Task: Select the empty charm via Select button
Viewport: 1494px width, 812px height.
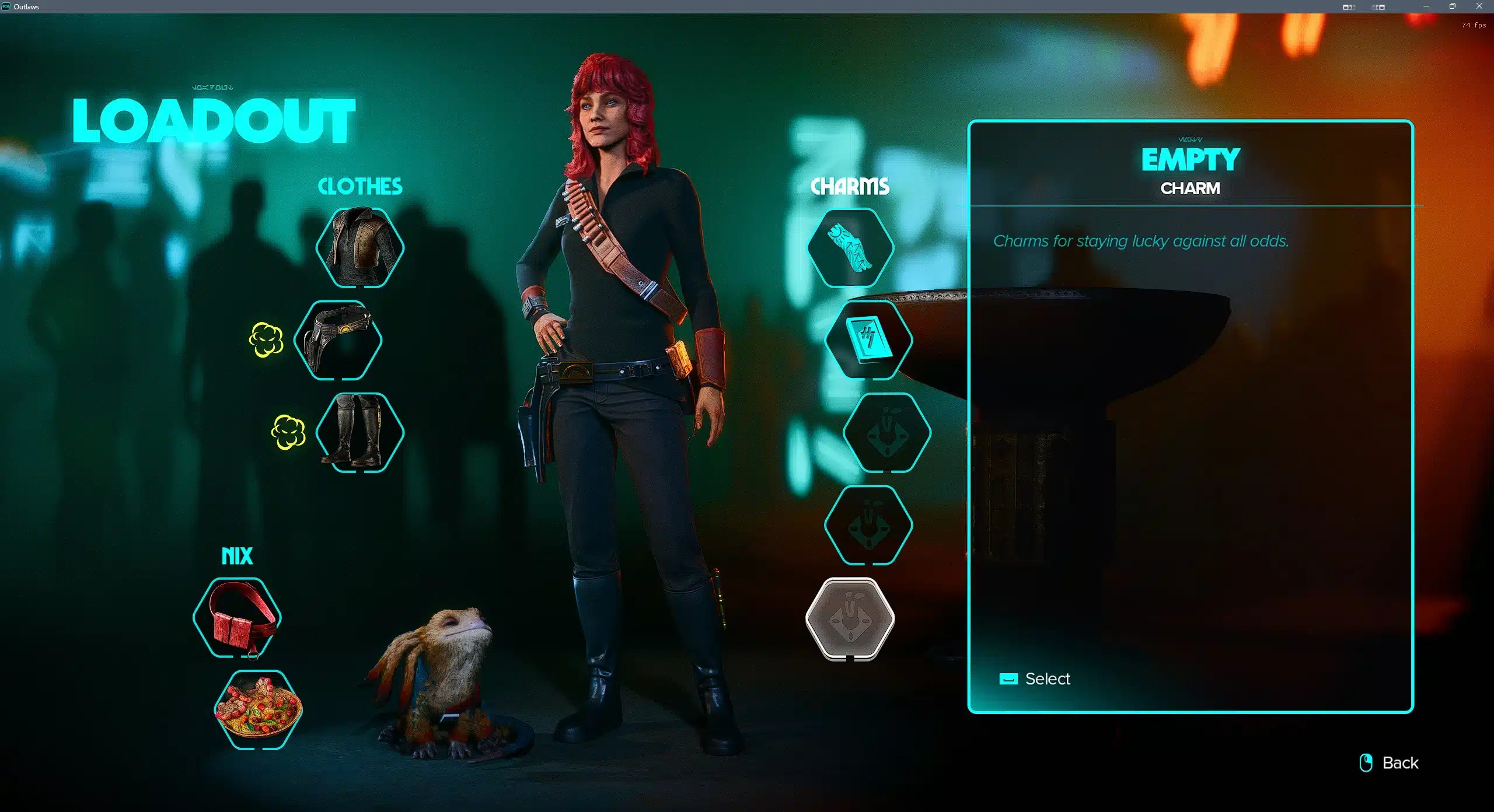Action: [x=1035, y=679]
